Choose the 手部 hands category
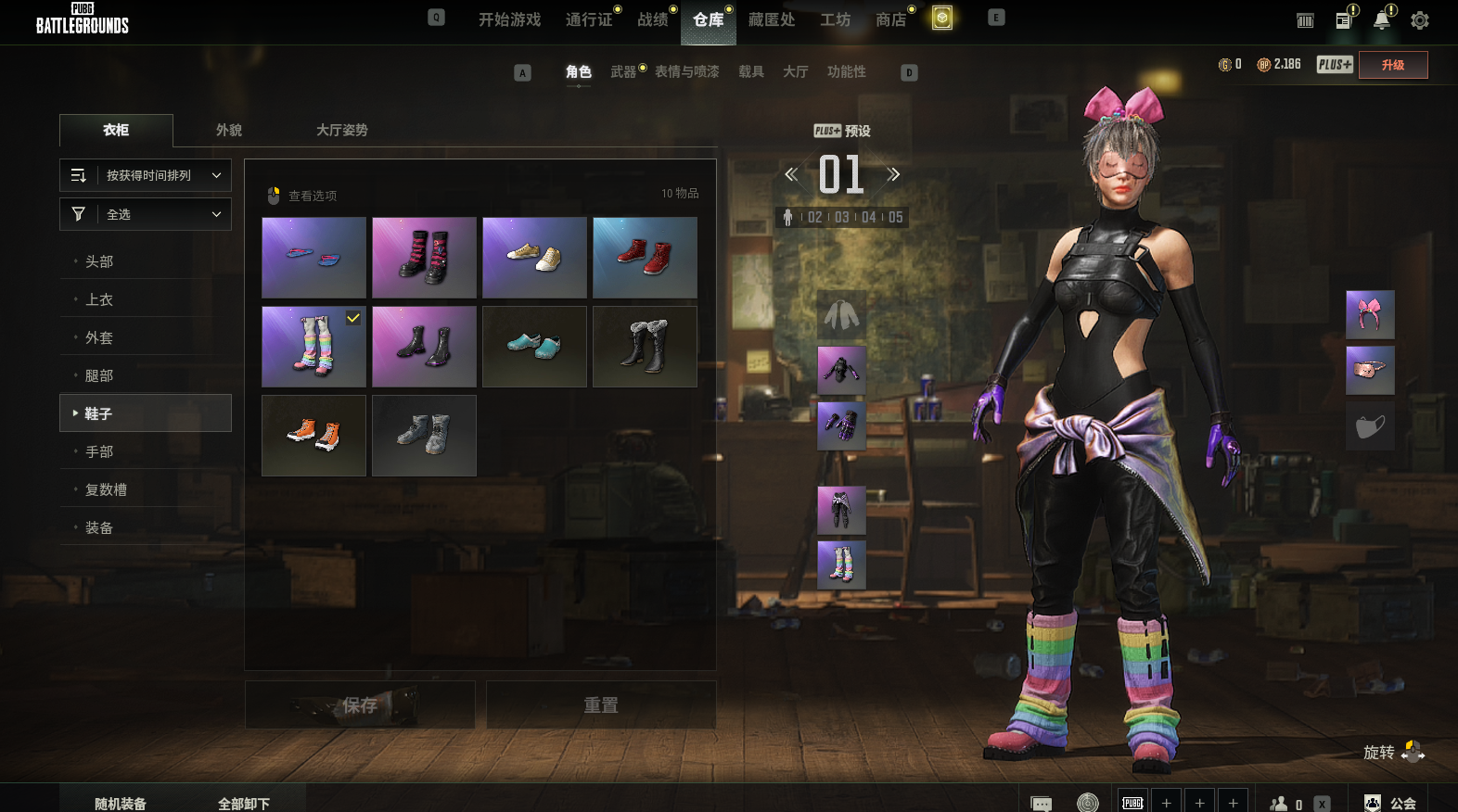The width and height of the screenshot is (1458, 812). point(99,451)
